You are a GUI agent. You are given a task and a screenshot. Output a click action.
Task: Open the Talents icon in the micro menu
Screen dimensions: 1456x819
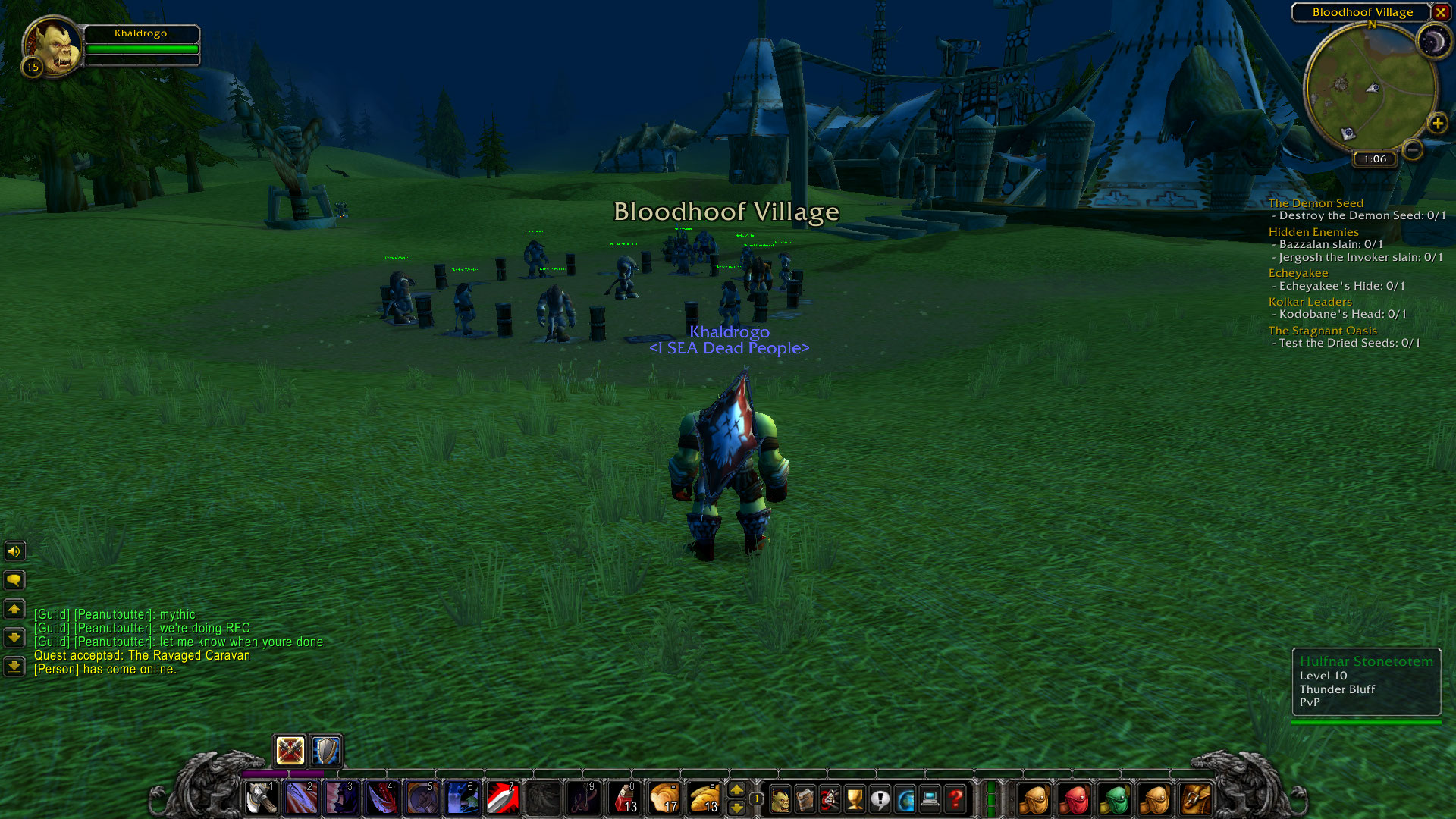click(829, 799)
